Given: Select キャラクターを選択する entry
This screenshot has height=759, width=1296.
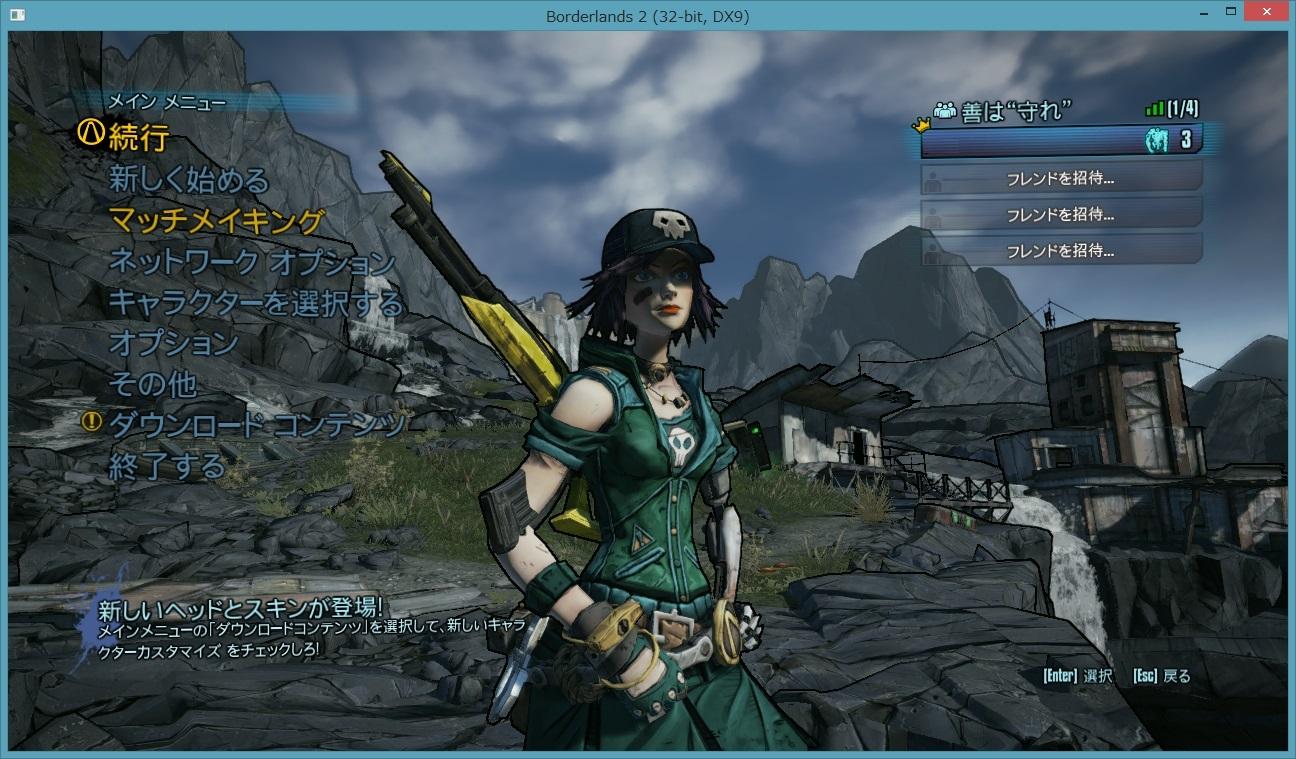Looking at the screenshot, I should coord(255,302).
